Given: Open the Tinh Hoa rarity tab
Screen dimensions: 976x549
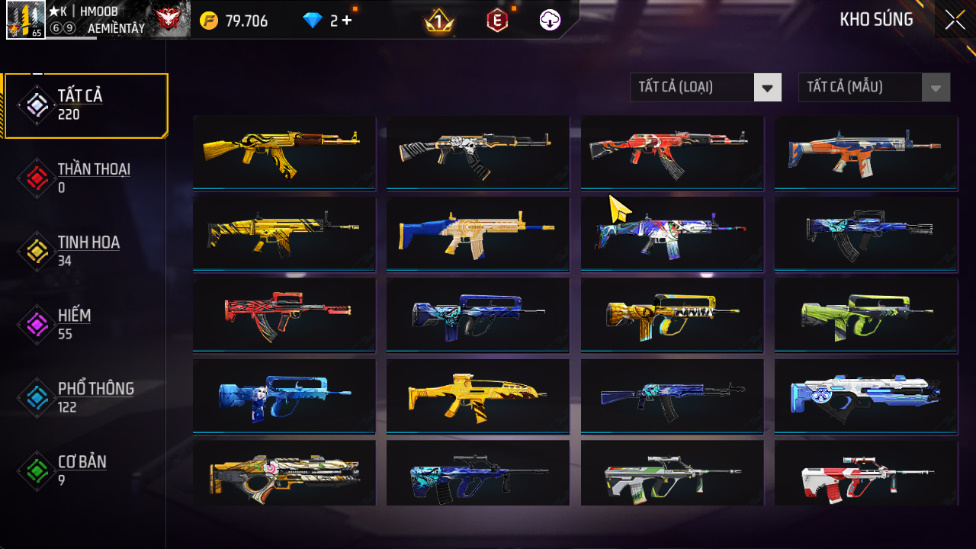Looking at the screenshot, I should (85, 251).
